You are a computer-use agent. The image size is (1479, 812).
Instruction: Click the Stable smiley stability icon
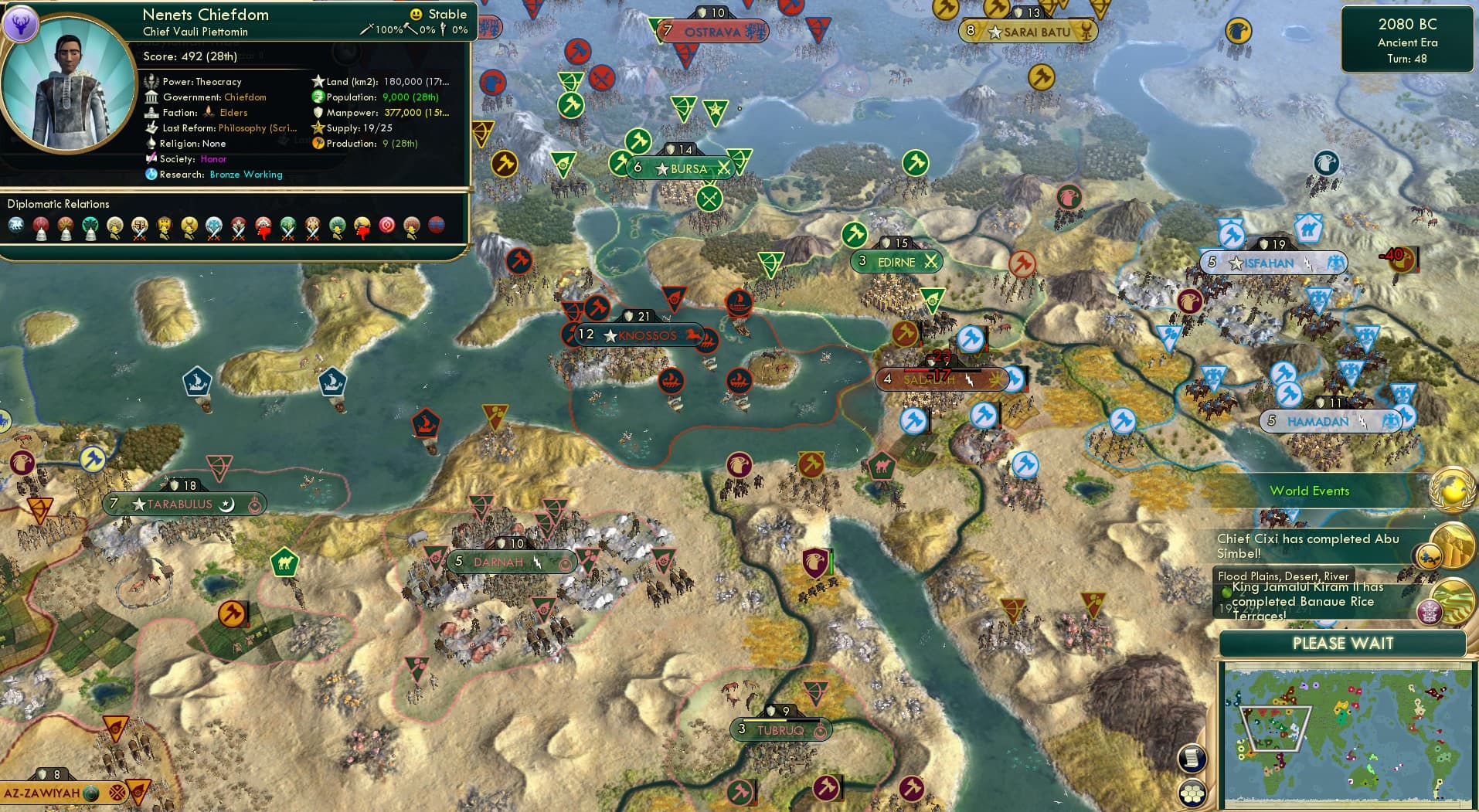(415, 13)
